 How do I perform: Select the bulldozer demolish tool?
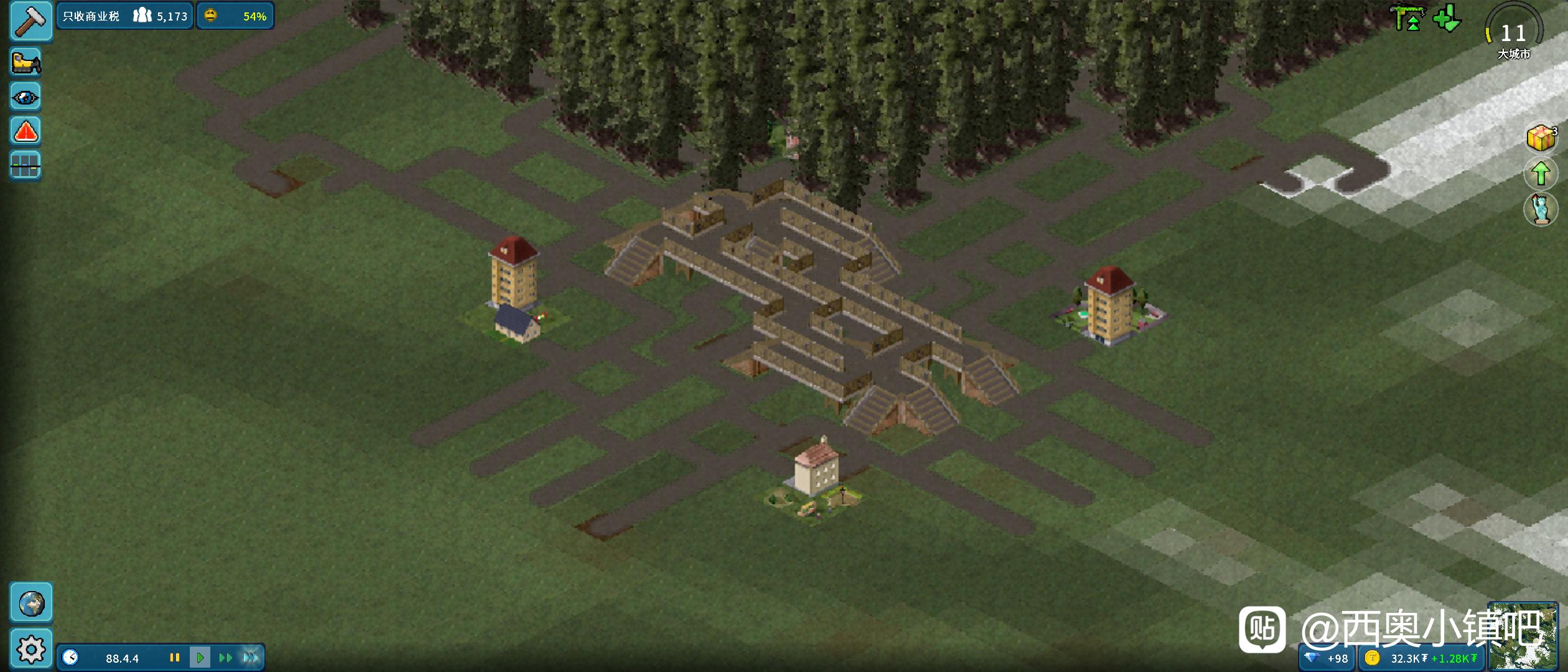click(x=26, y=62)
